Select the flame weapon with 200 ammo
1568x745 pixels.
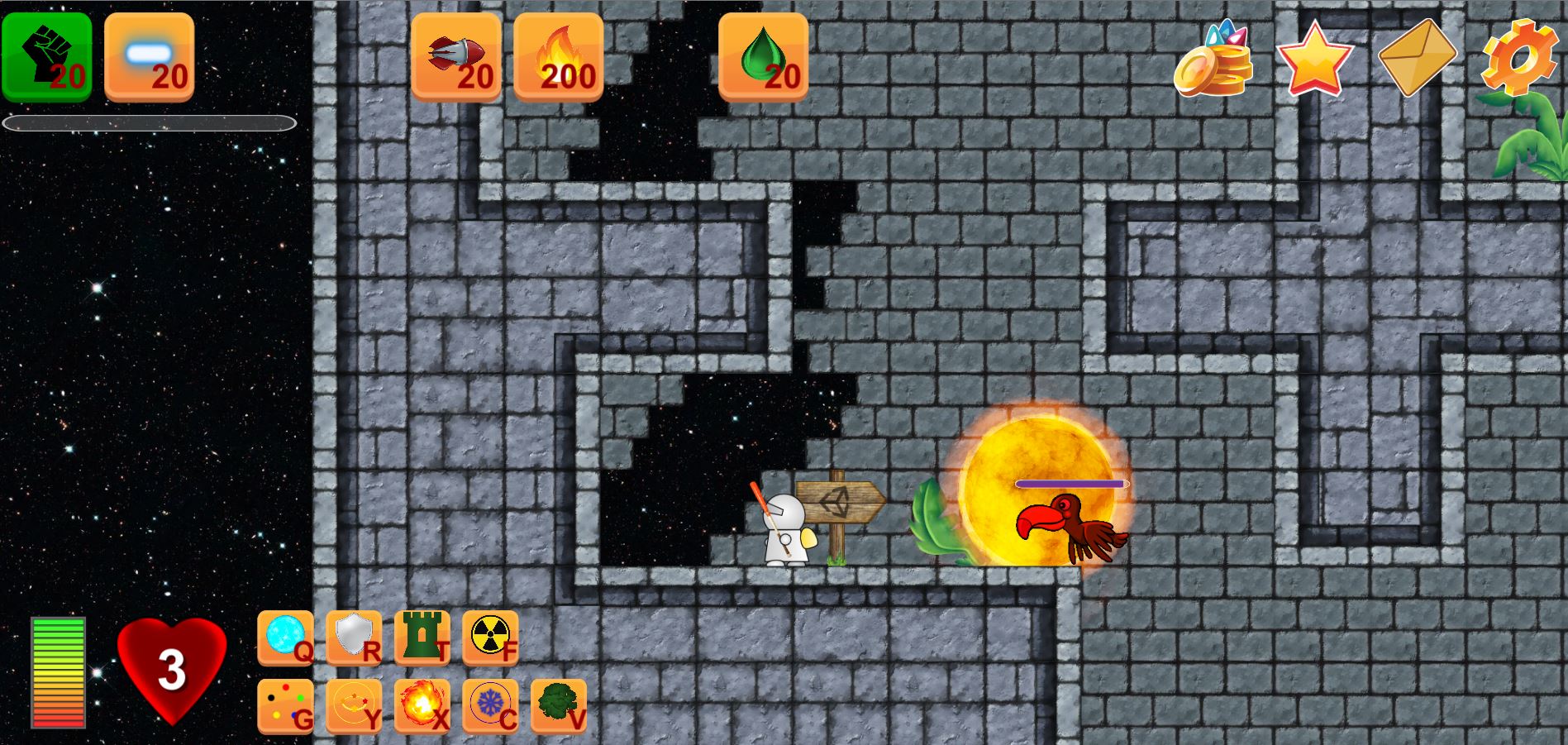coord(559,57)
